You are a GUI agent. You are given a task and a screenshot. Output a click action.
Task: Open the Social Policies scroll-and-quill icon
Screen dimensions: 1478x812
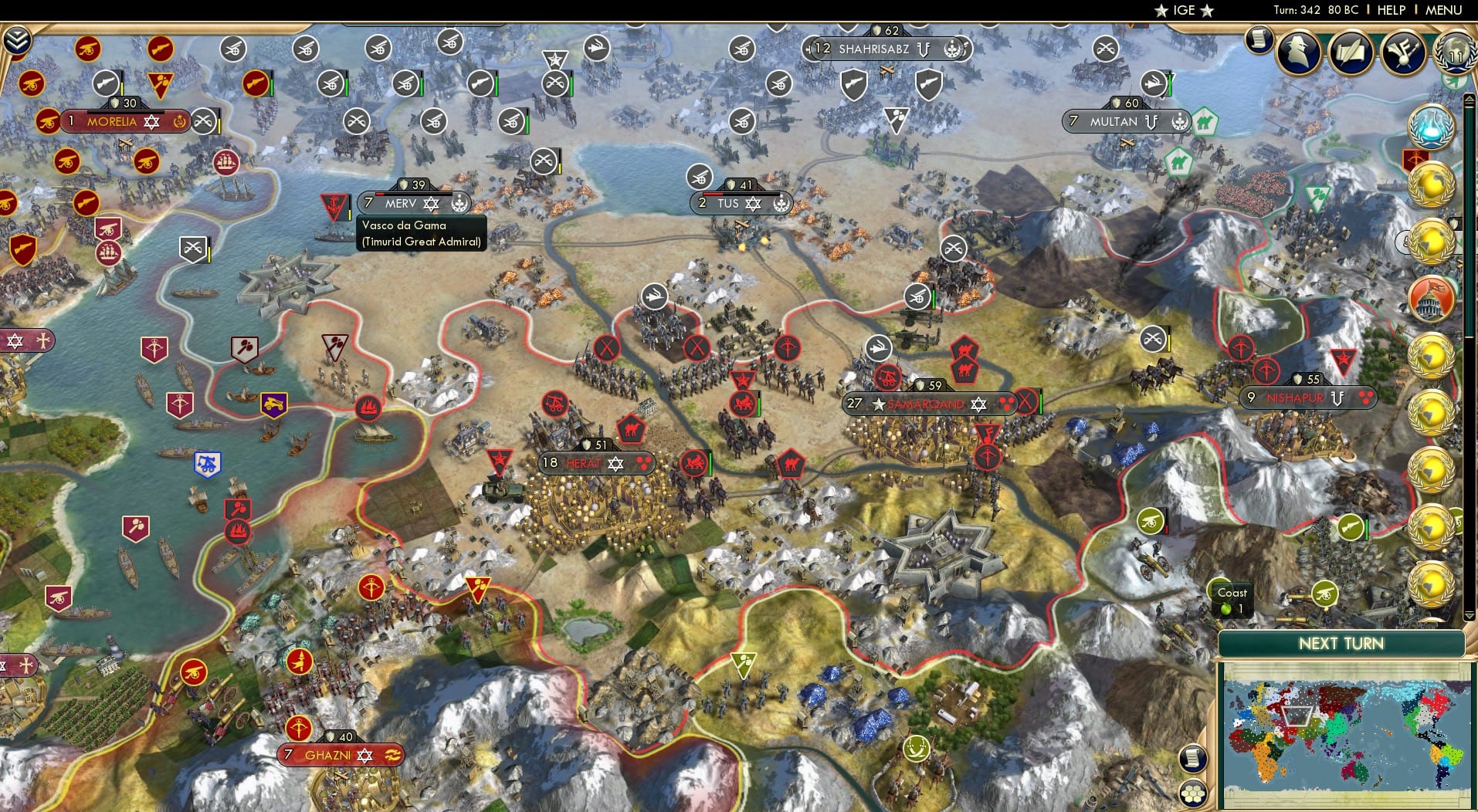[x=1350, y=52]
